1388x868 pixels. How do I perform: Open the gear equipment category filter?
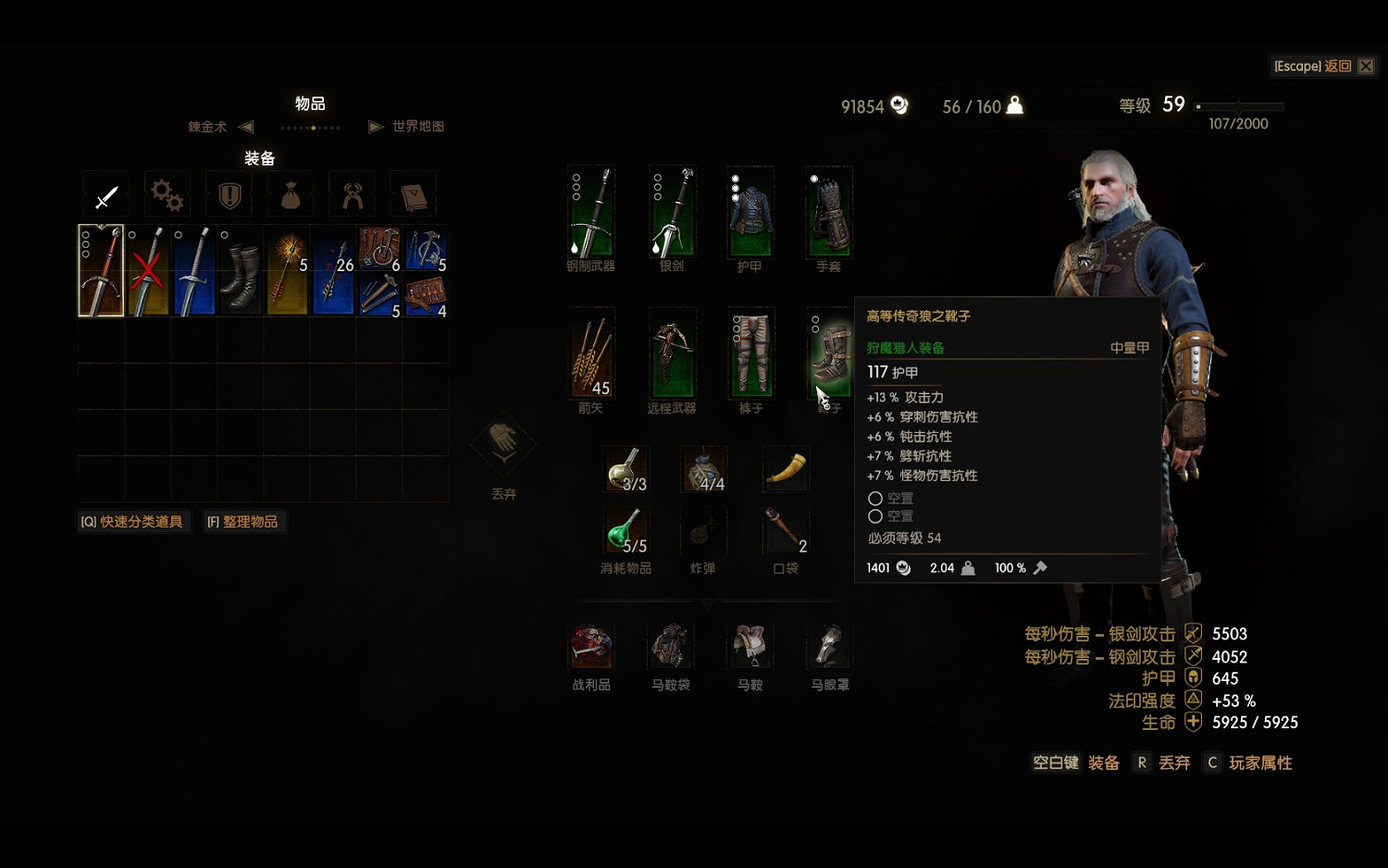(167, 194)
